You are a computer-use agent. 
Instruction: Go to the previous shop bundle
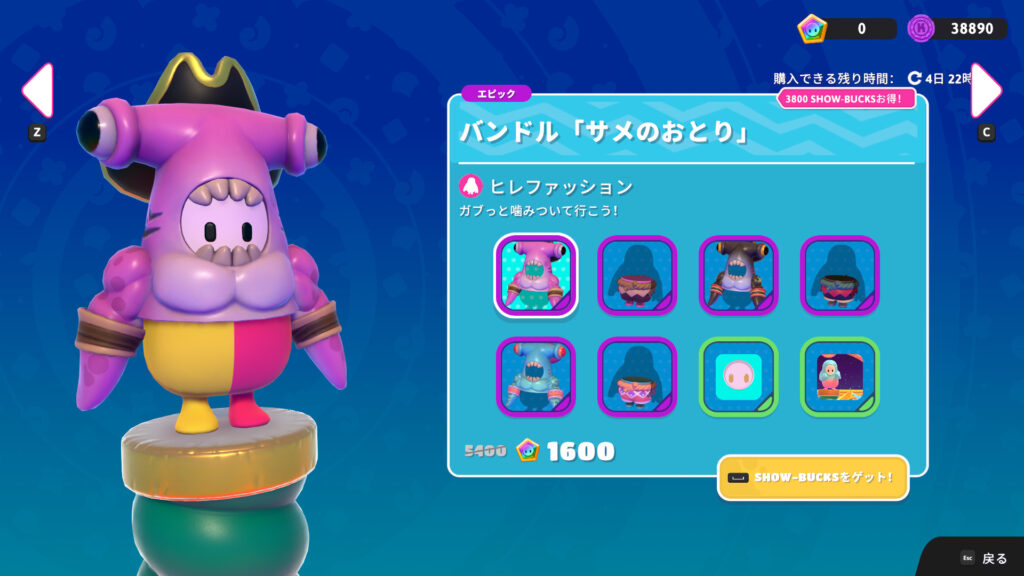(37, 91)
